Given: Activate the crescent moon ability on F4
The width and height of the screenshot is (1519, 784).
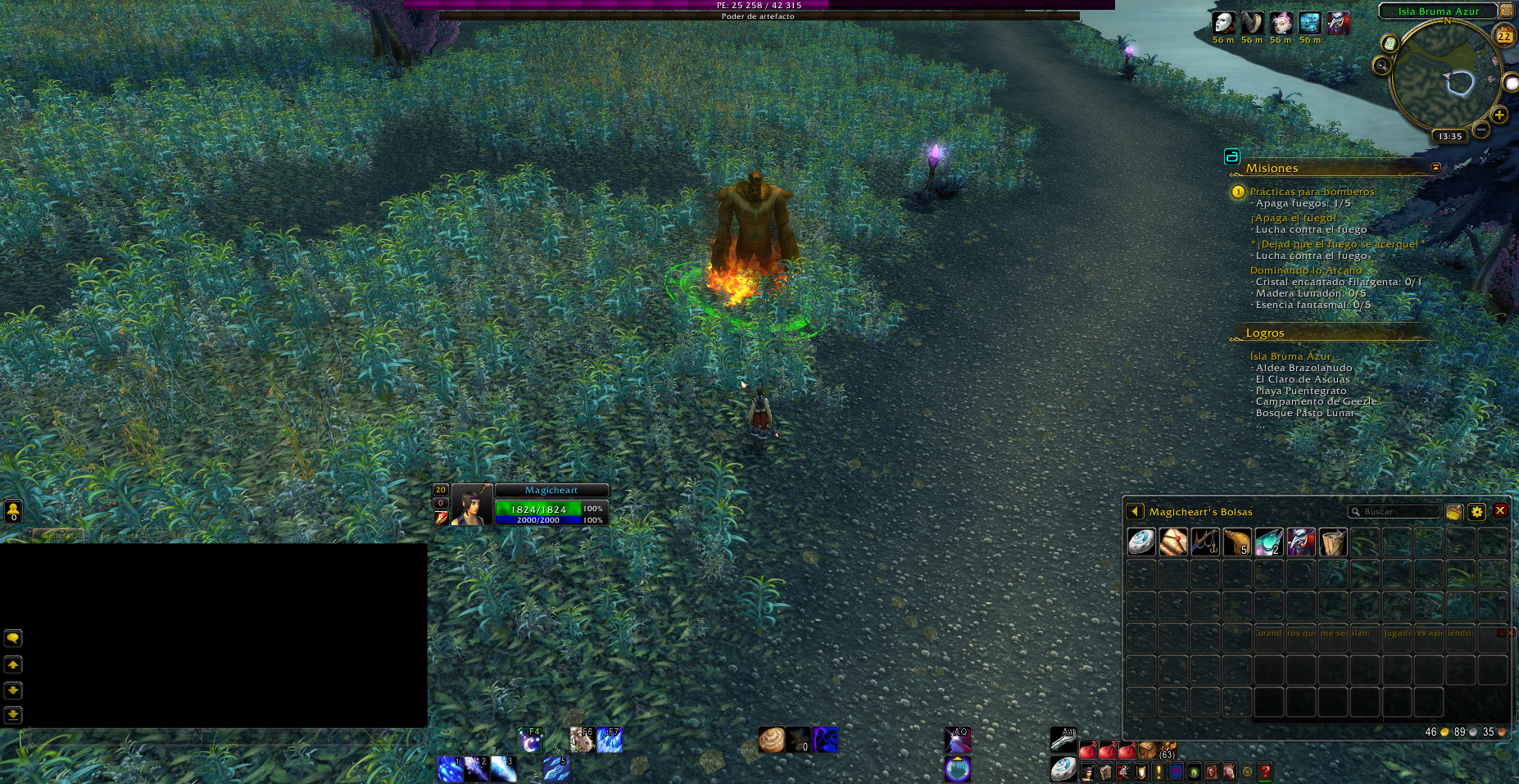Looking at the screenshot, I should (x=530, y=740).
